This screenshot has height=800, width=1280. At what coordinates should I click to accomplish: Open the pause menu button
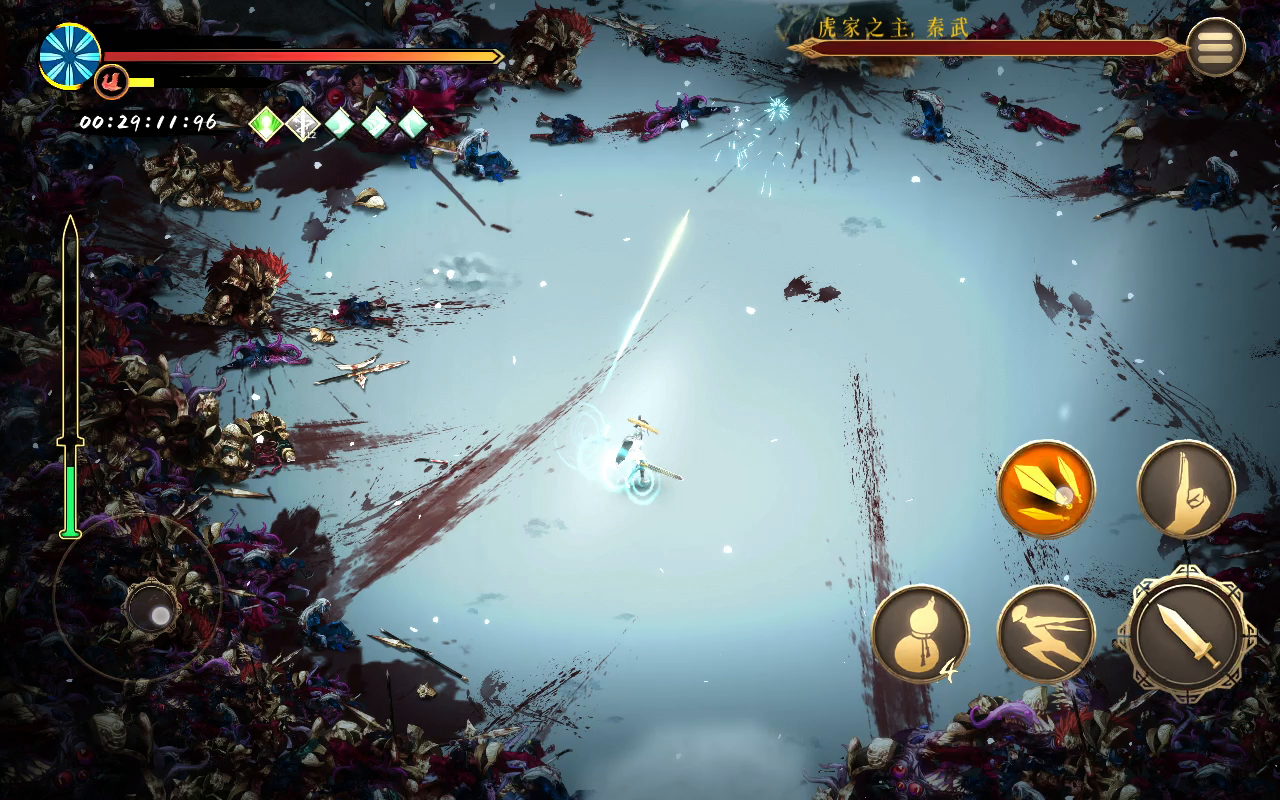tap(1215, 47)
